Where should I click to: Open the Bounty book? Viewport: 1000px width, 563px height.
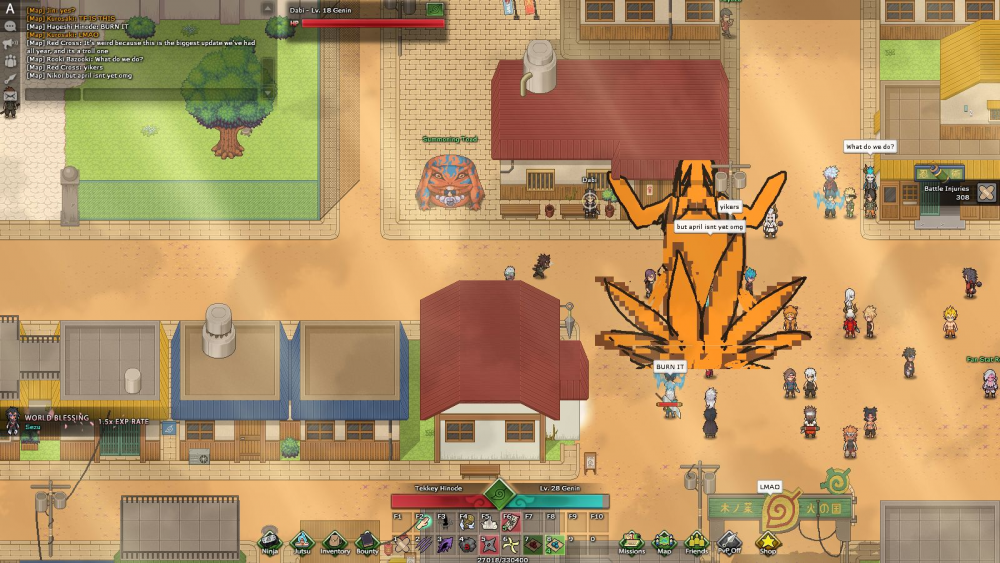click(367, 540)
